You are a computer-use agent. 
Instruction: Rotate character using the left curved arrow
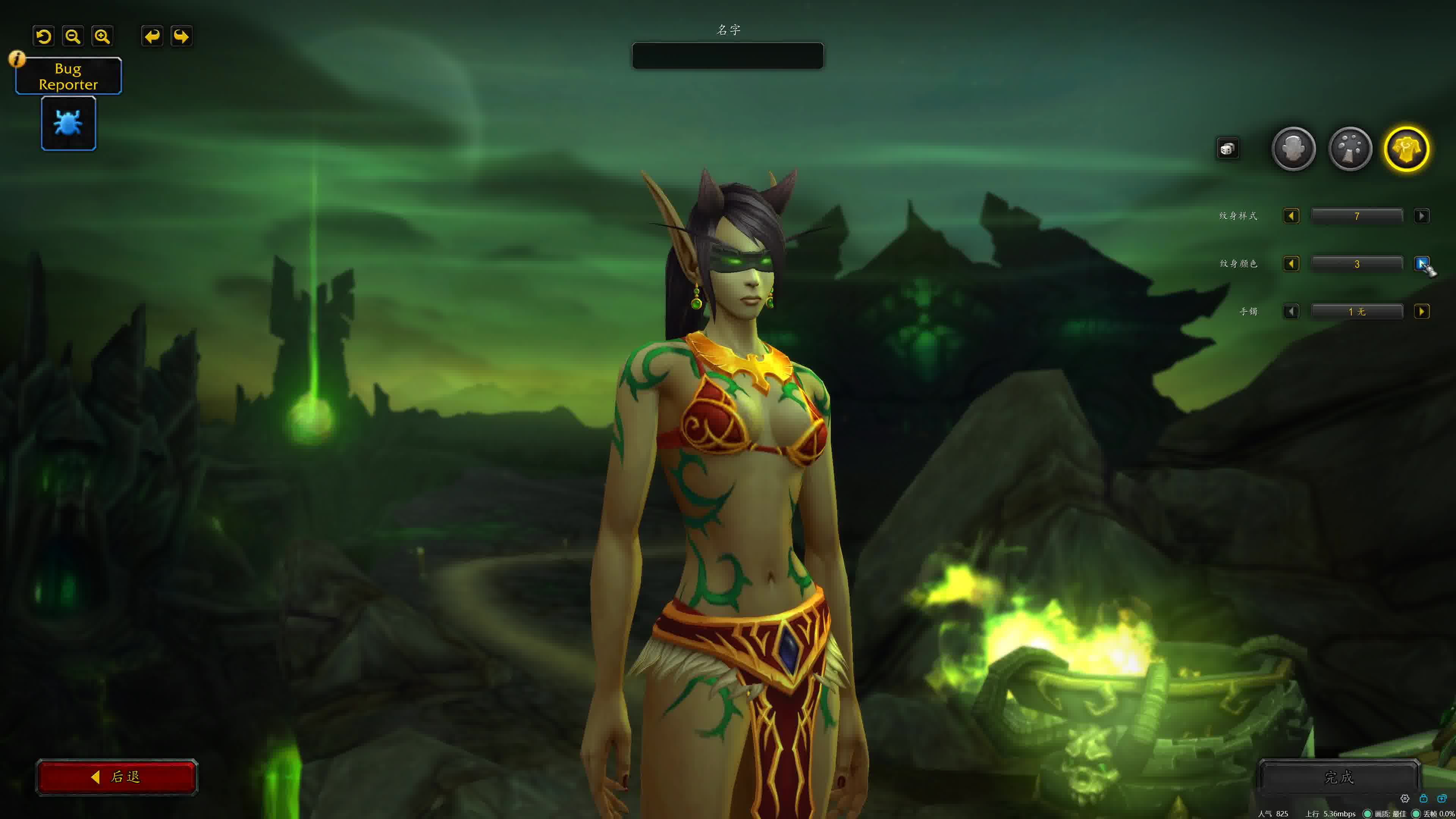pos(152,37)
